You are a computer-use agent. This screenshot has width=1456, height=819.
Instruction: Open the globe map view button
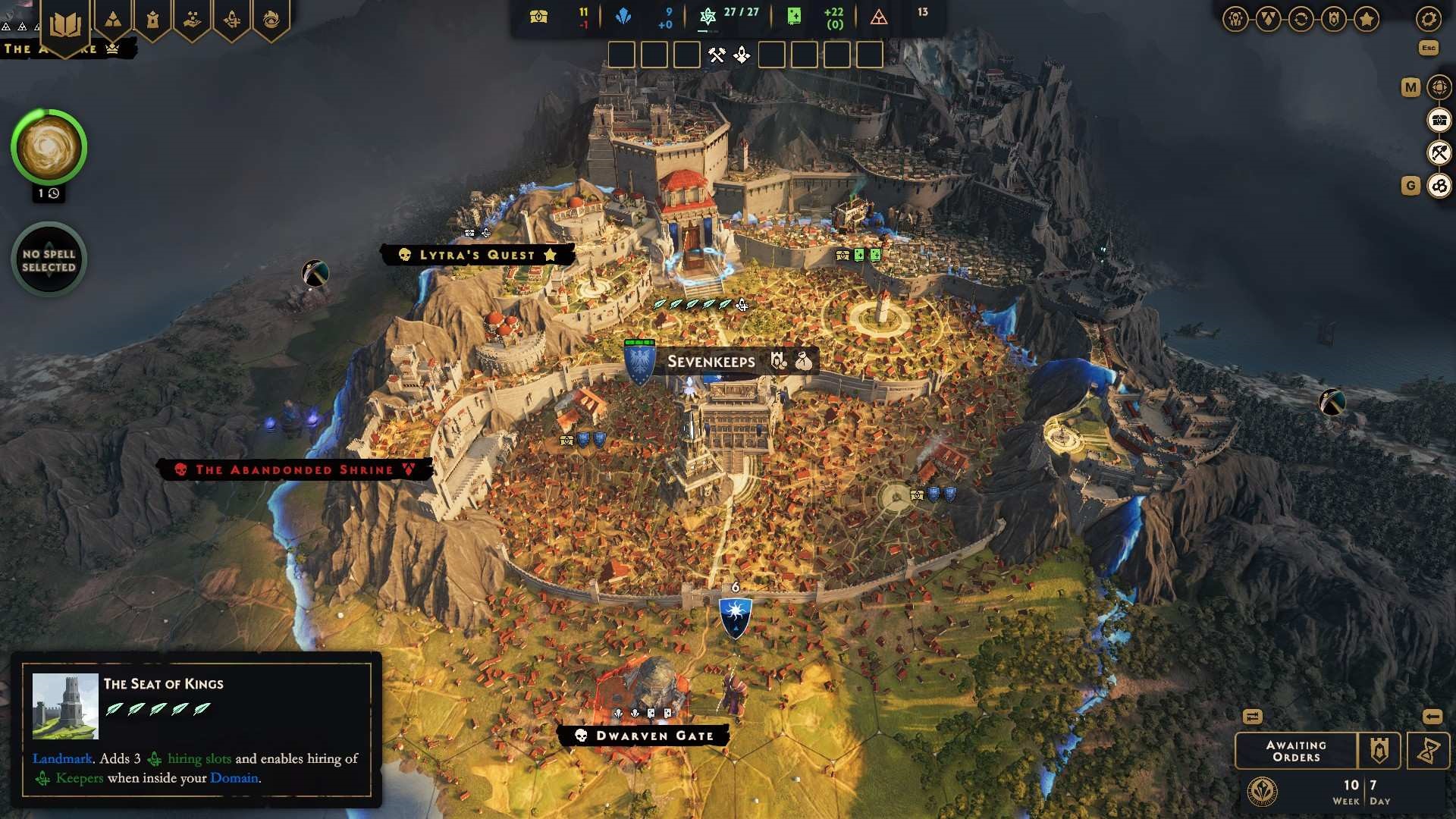pyautogui.click(x=1439, y=87)
